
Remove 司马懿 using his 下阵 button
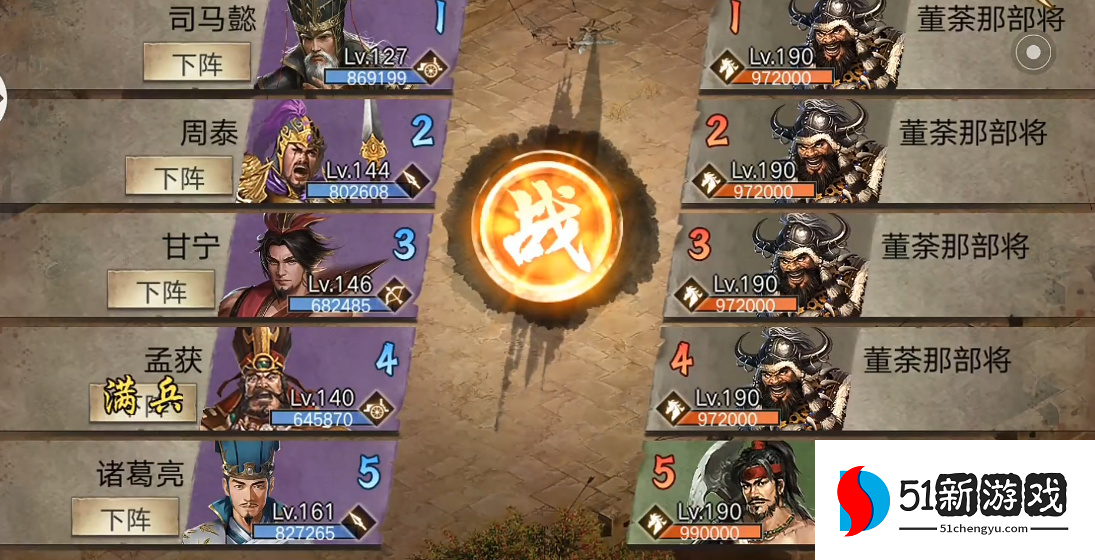[197, 64]
